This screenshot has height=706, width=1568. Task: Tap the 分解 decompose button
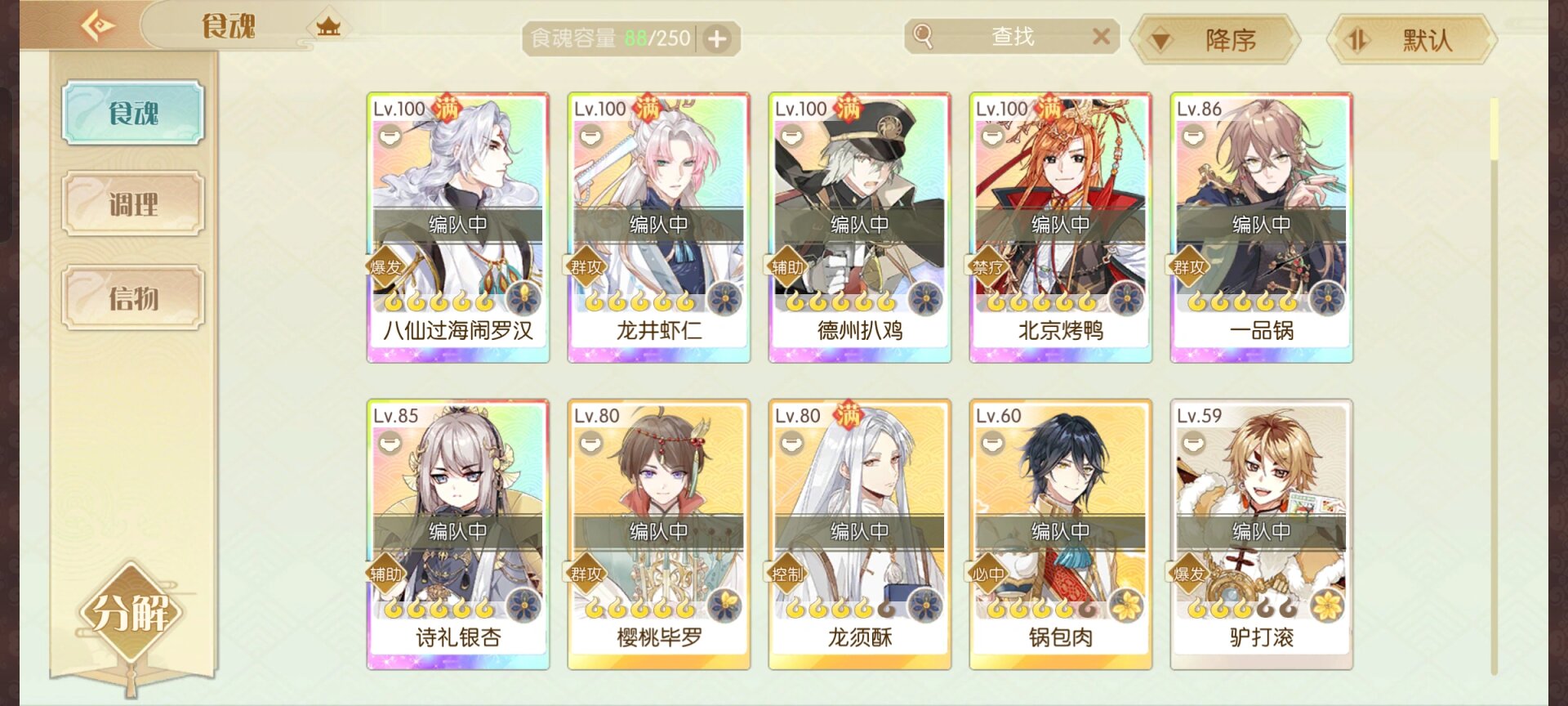tap(131, 613)
